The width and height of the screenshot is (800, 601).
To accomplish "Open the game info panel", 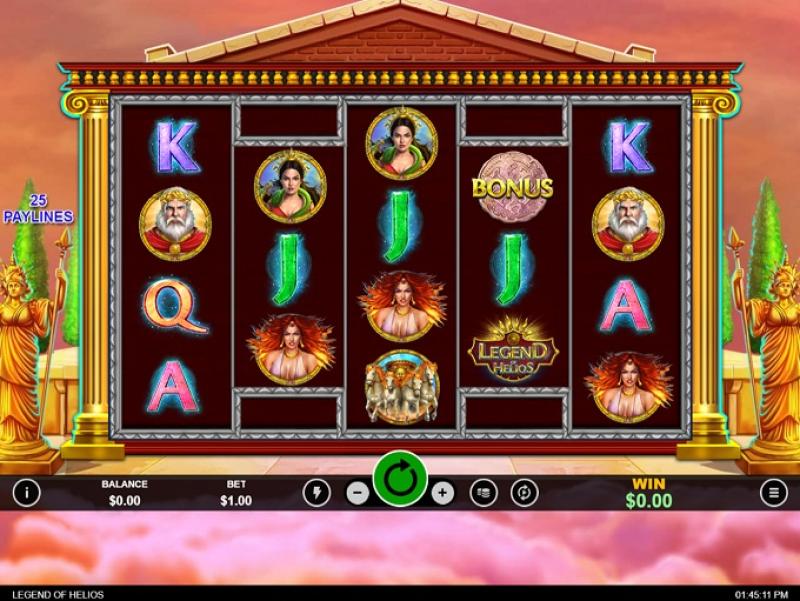I will pos(25,492).
